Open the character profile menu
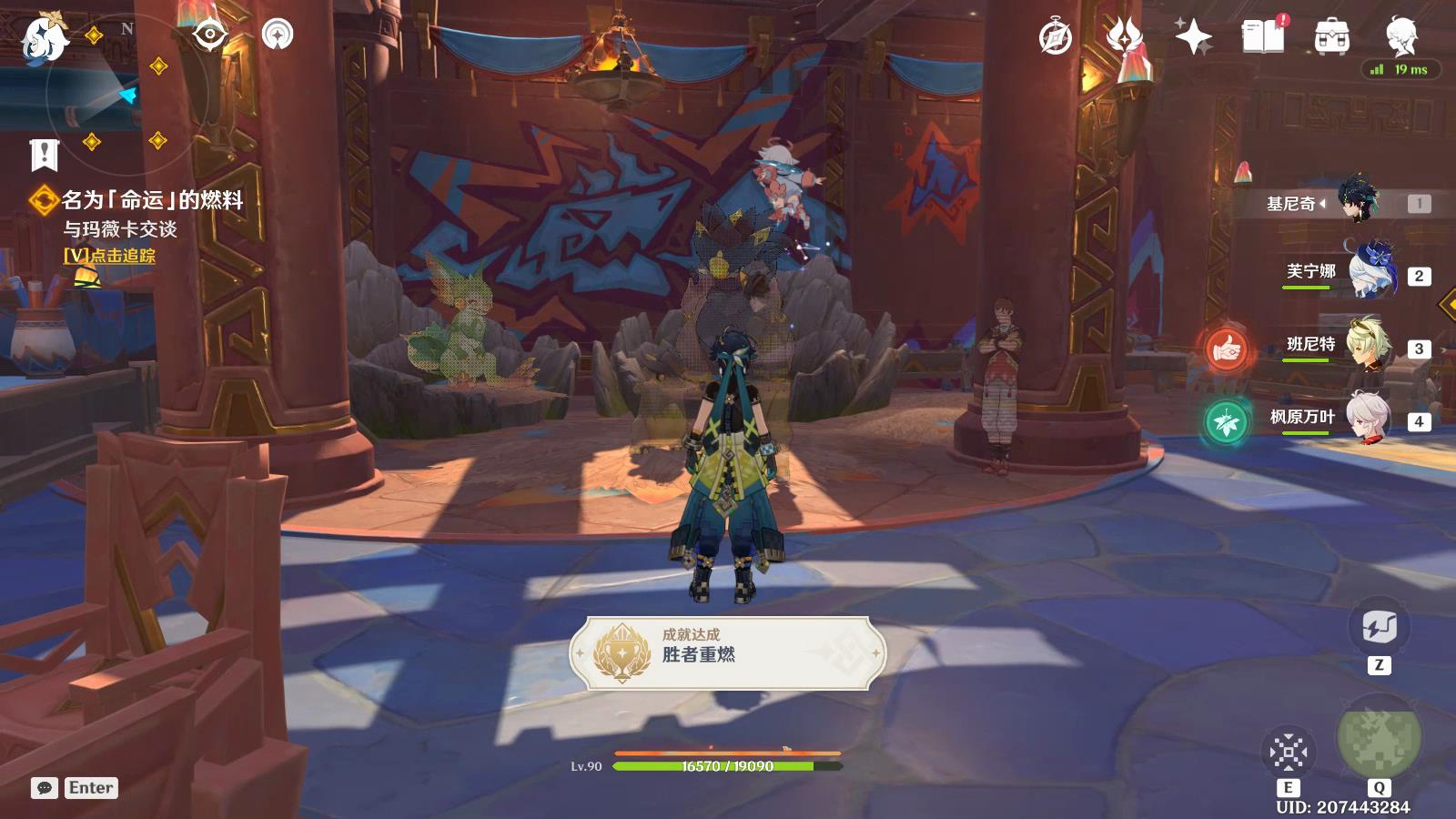The height and width of the screenshot is (819, 1456). (x=1400, y=37)
